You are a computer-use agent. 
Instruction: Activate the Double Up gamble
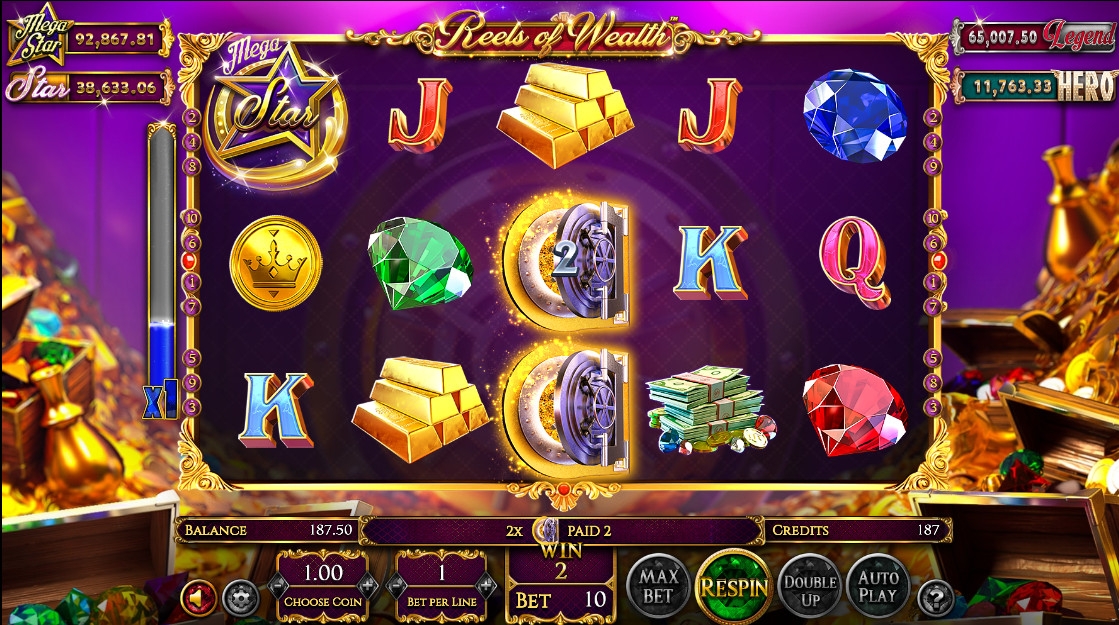point(809,586)
